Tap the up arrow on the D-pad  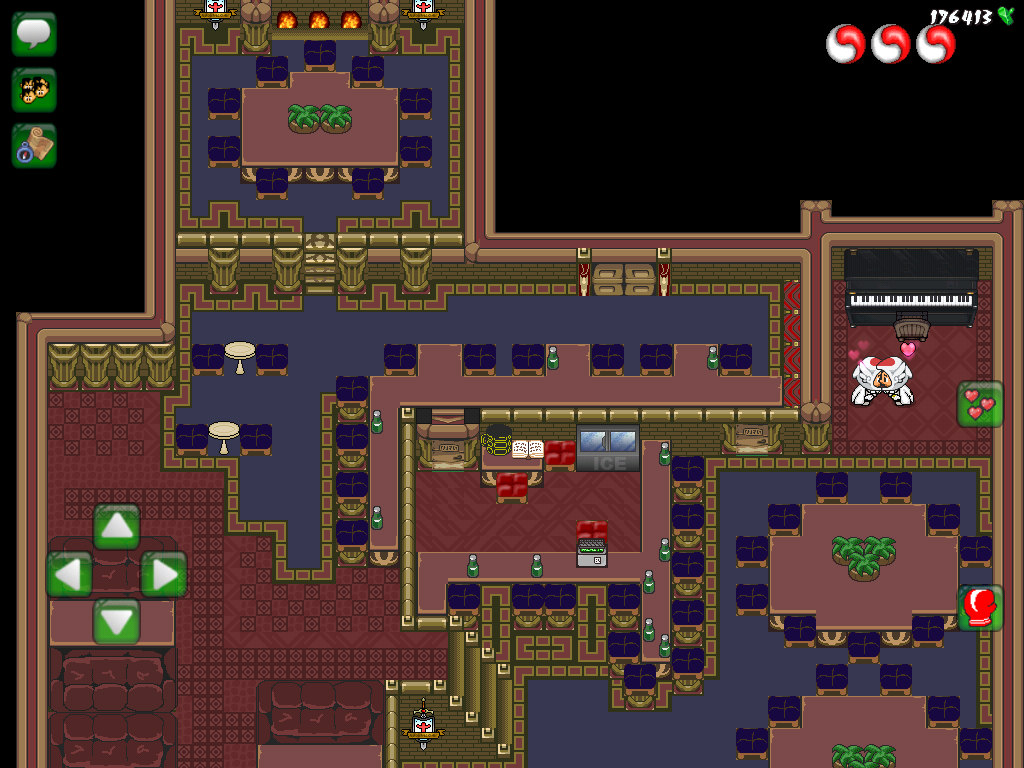click(x=117, y=526)
